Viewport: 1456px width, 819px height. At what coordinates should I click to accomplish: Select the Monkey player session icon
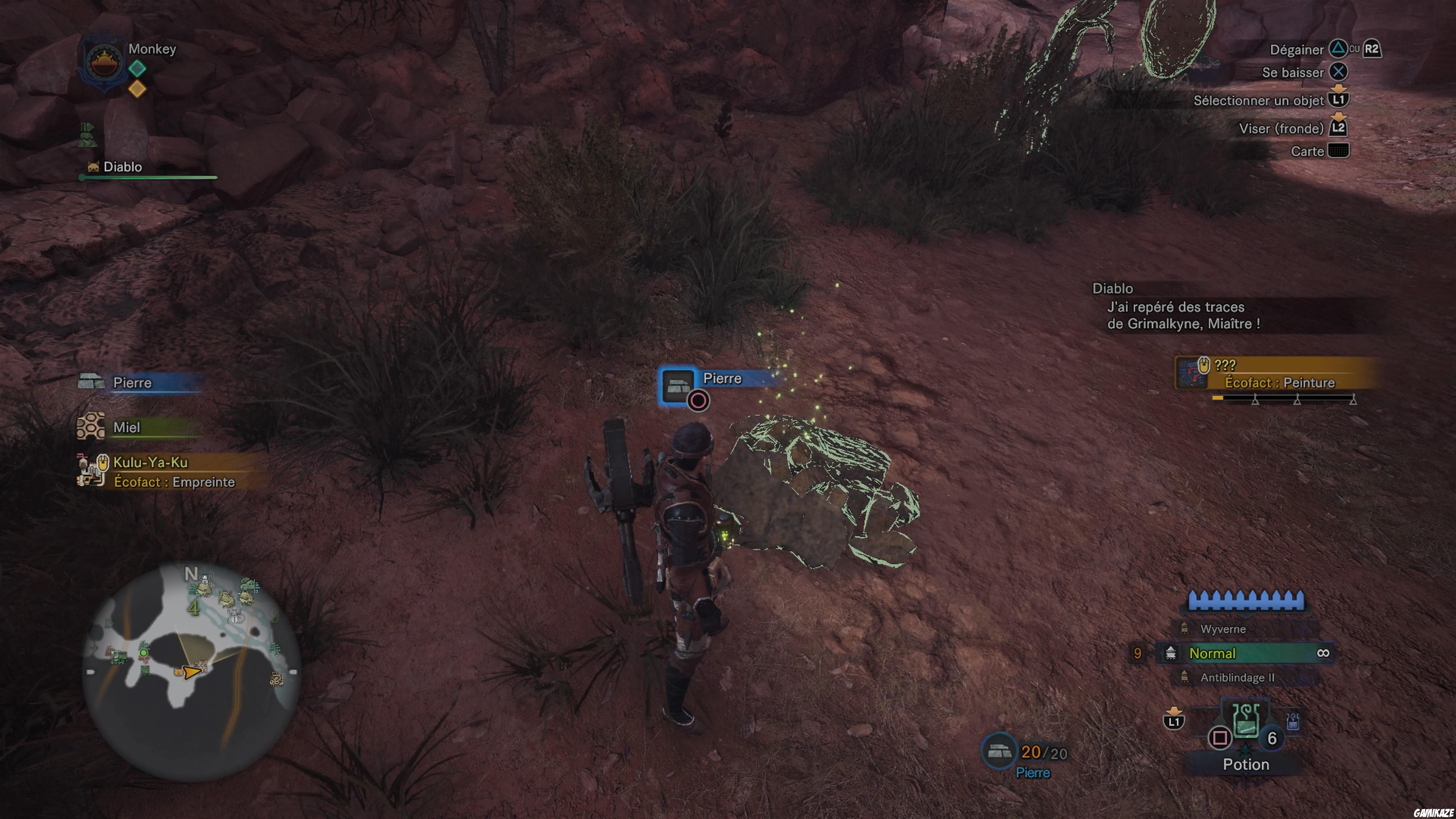[x=105, y=61]
